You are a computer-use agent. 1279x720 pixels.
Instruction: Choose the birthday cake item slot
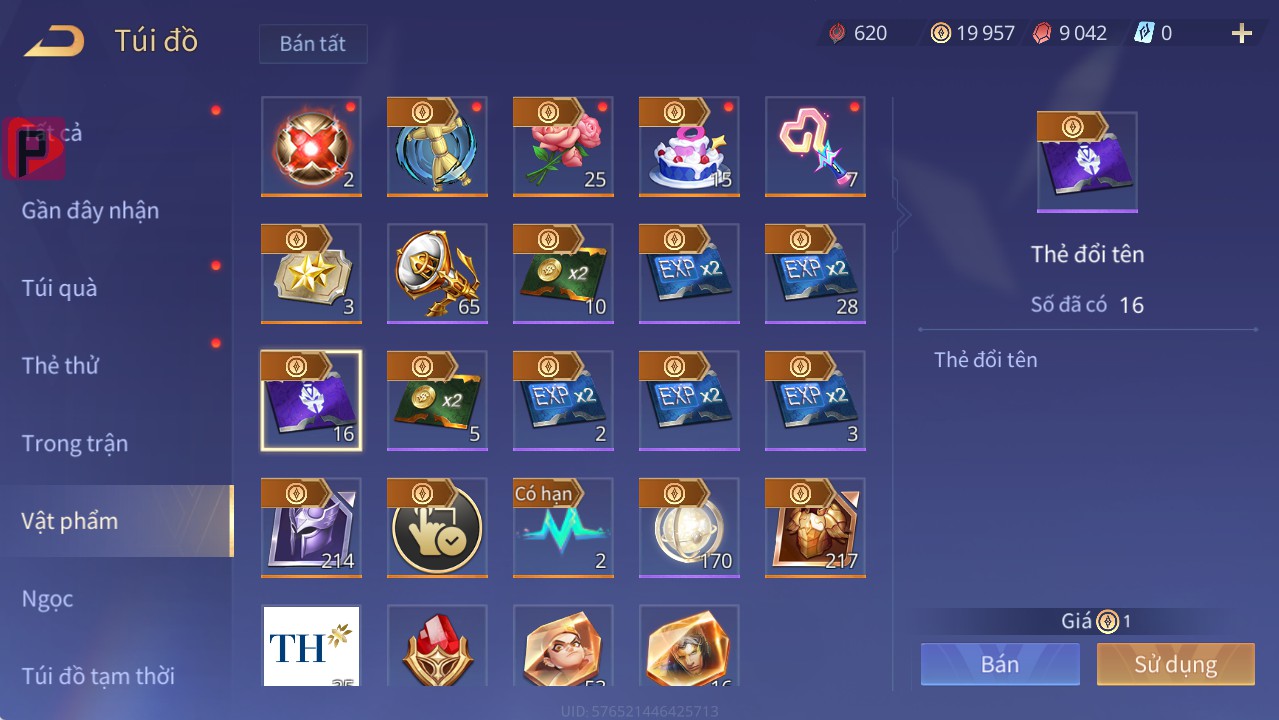pyautogui.click(x=689, y=147)
